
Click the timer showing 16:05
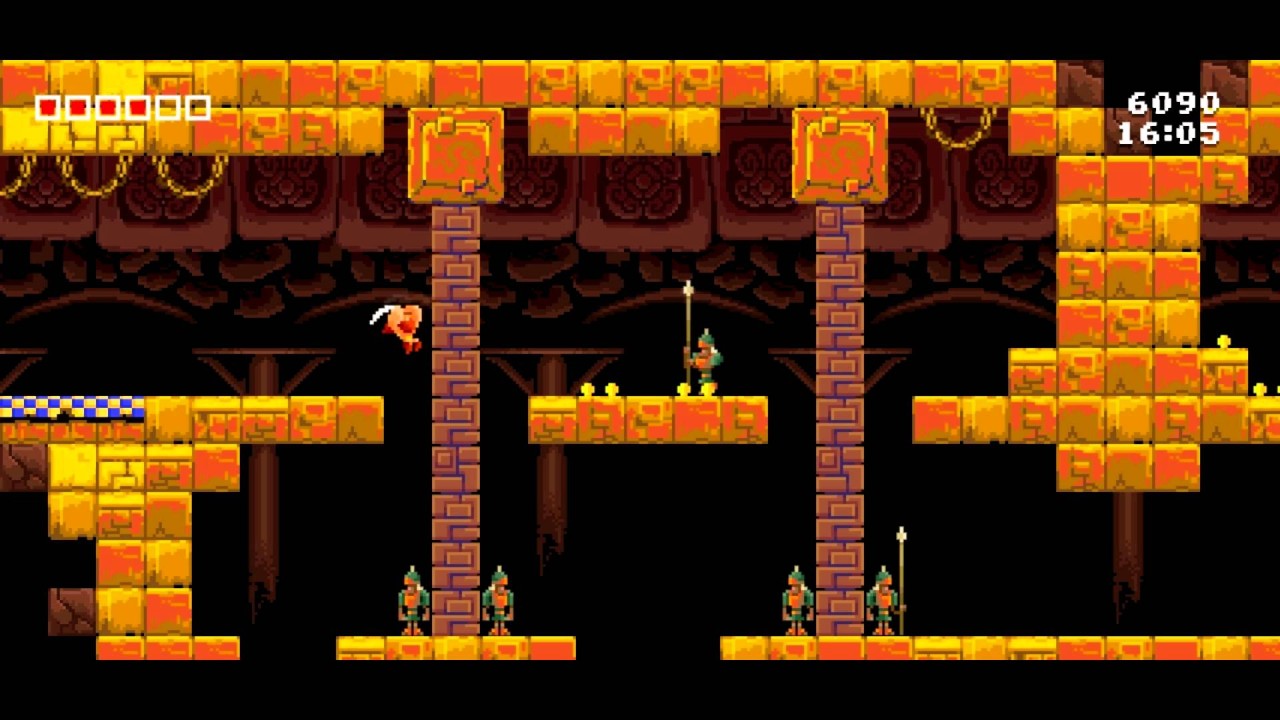(1168, 131)
